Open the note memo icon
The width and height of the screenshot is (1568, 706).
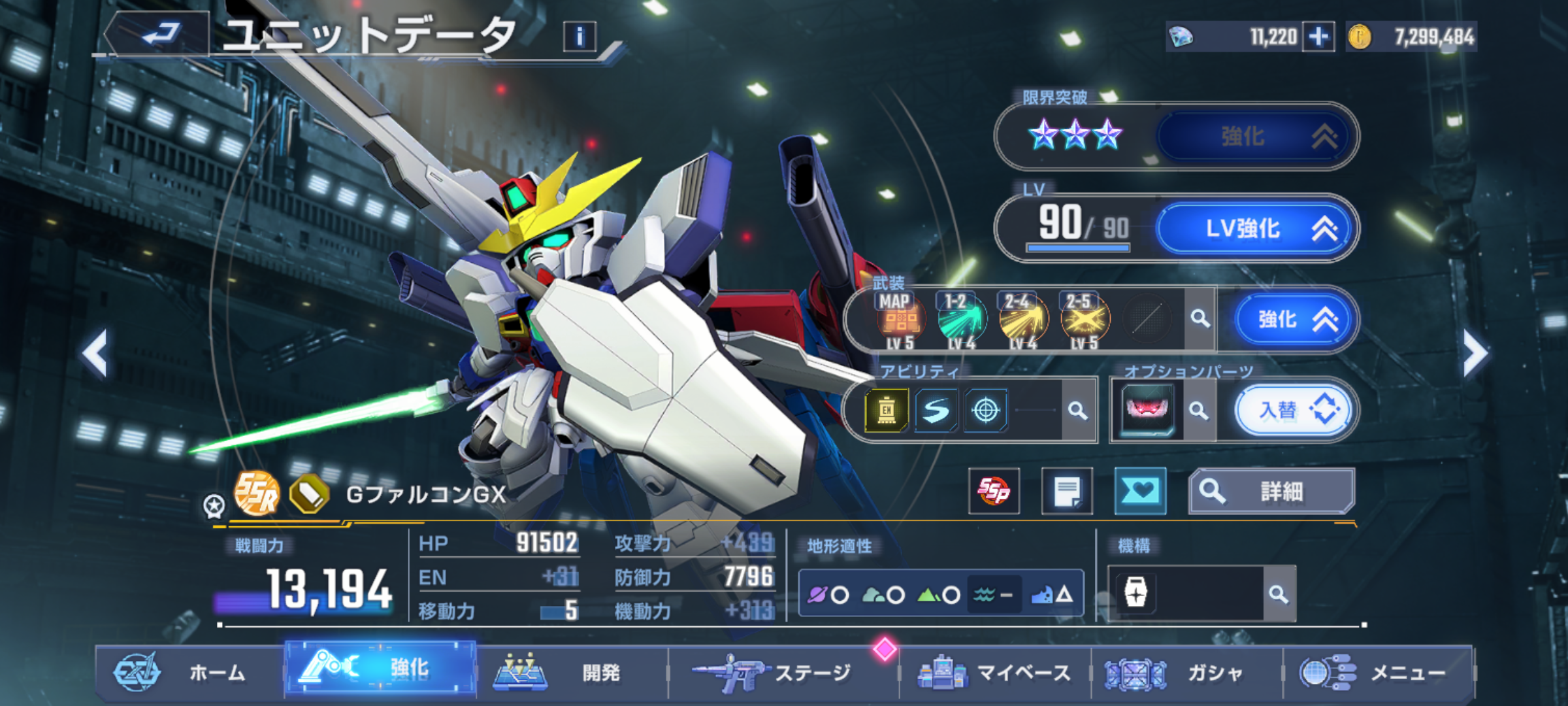point(1066,491)
